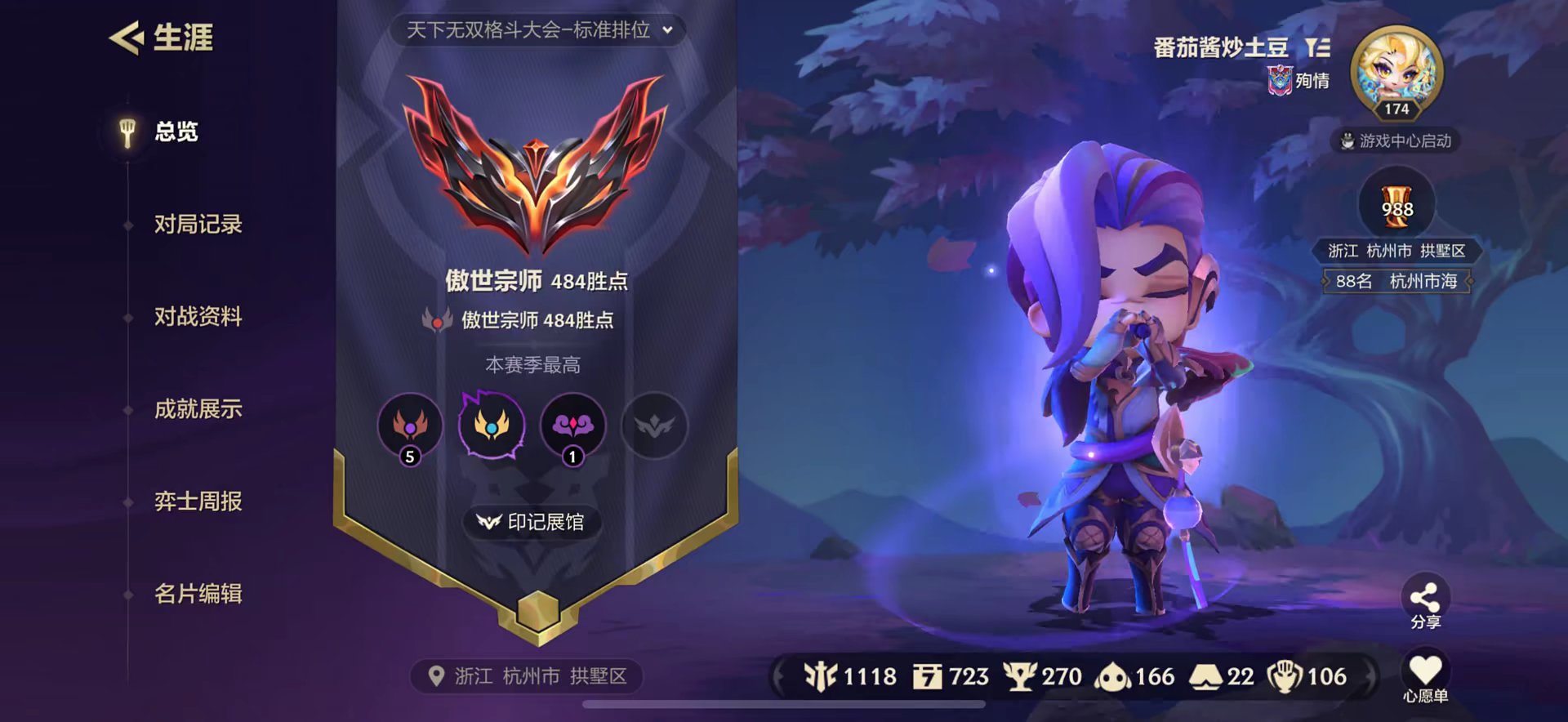Expand the 88名 杭州市海 ranking entry
Viewport: 1568px width, 722px height.
pos(1396,280)
